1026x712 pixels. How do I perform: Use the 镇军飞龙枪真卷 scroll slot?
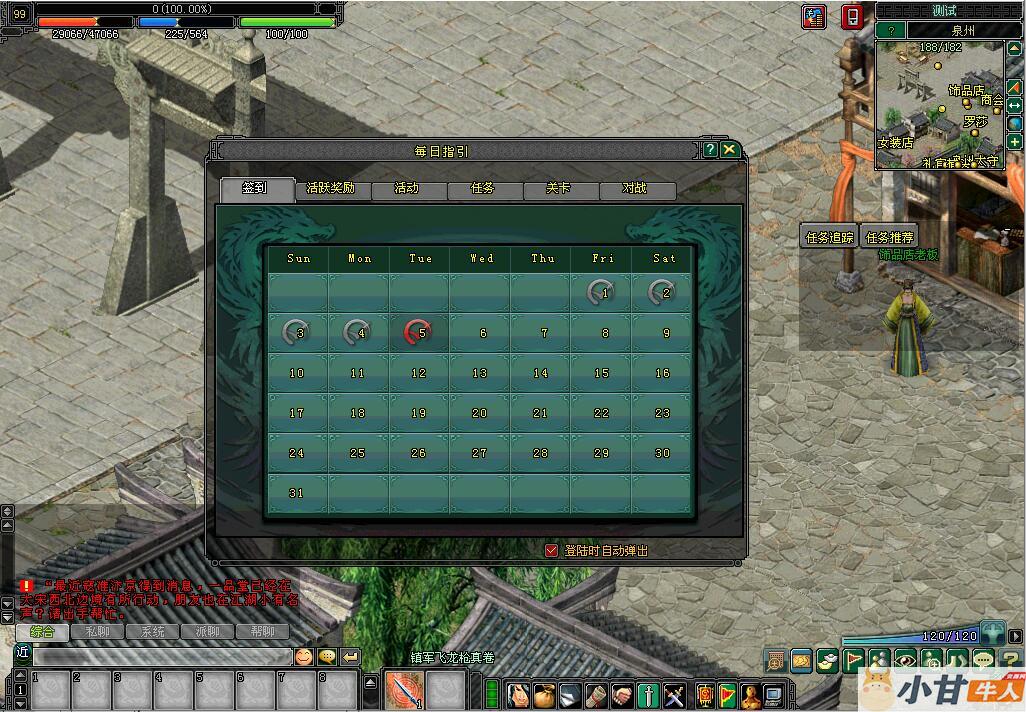click(405, 689)
